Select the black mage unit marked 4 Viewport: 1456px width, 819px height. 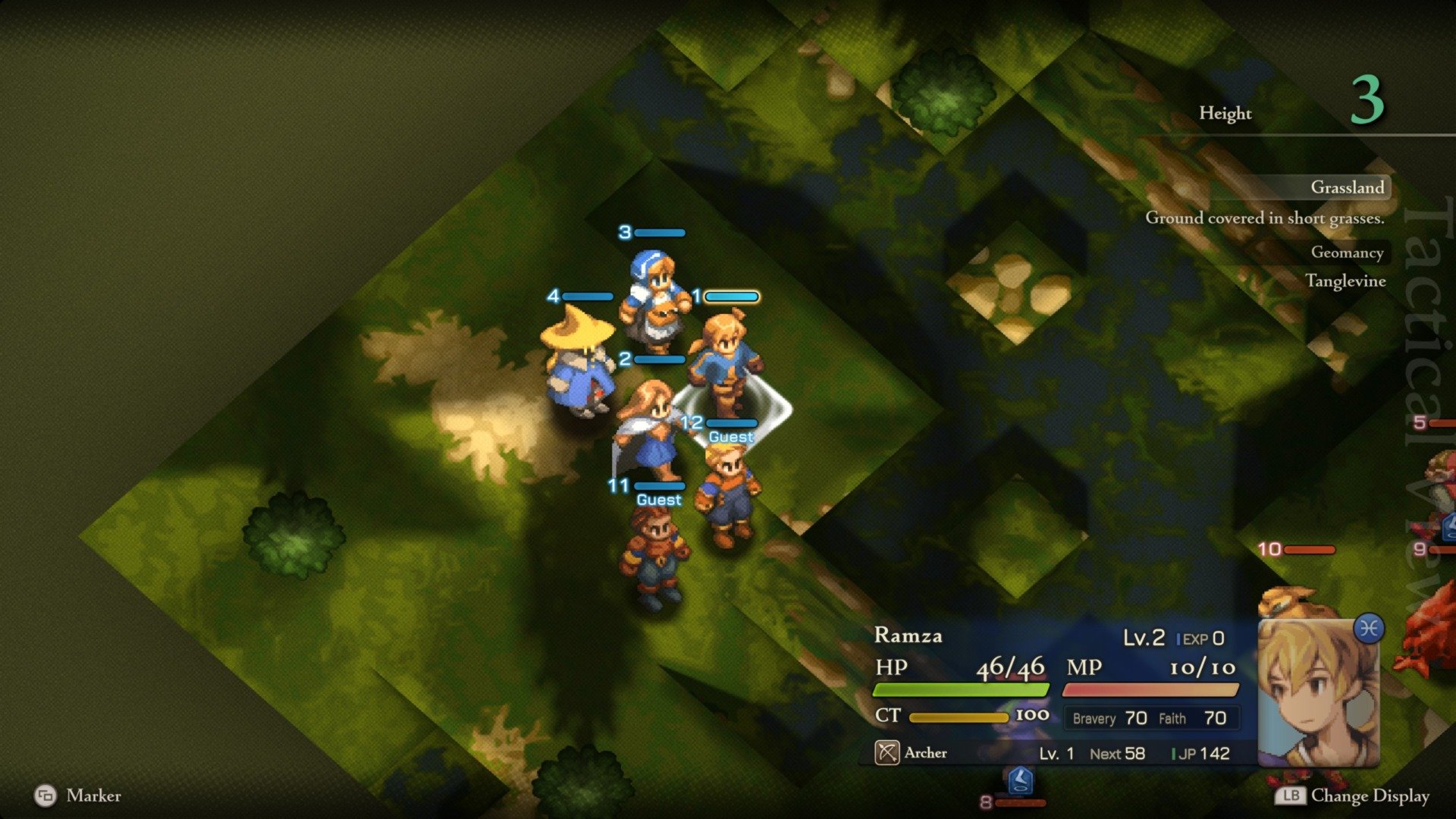pyautogui.click(x=578, y=364)
